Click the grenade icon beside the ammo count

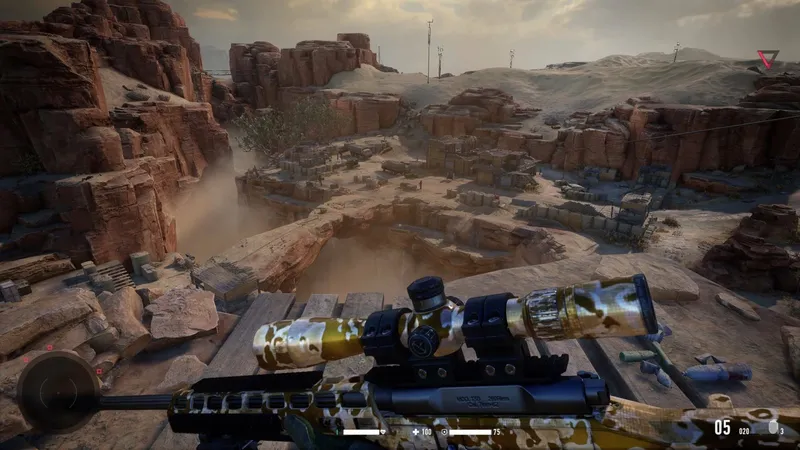773,429
